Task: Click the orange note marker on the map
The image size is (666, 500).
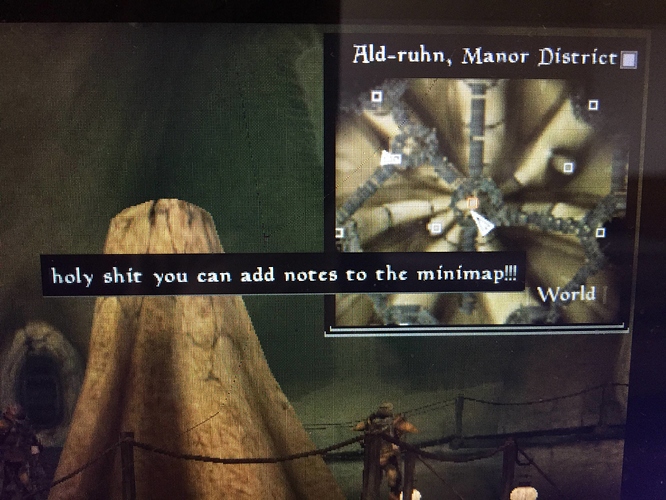Action: point(472,203)
